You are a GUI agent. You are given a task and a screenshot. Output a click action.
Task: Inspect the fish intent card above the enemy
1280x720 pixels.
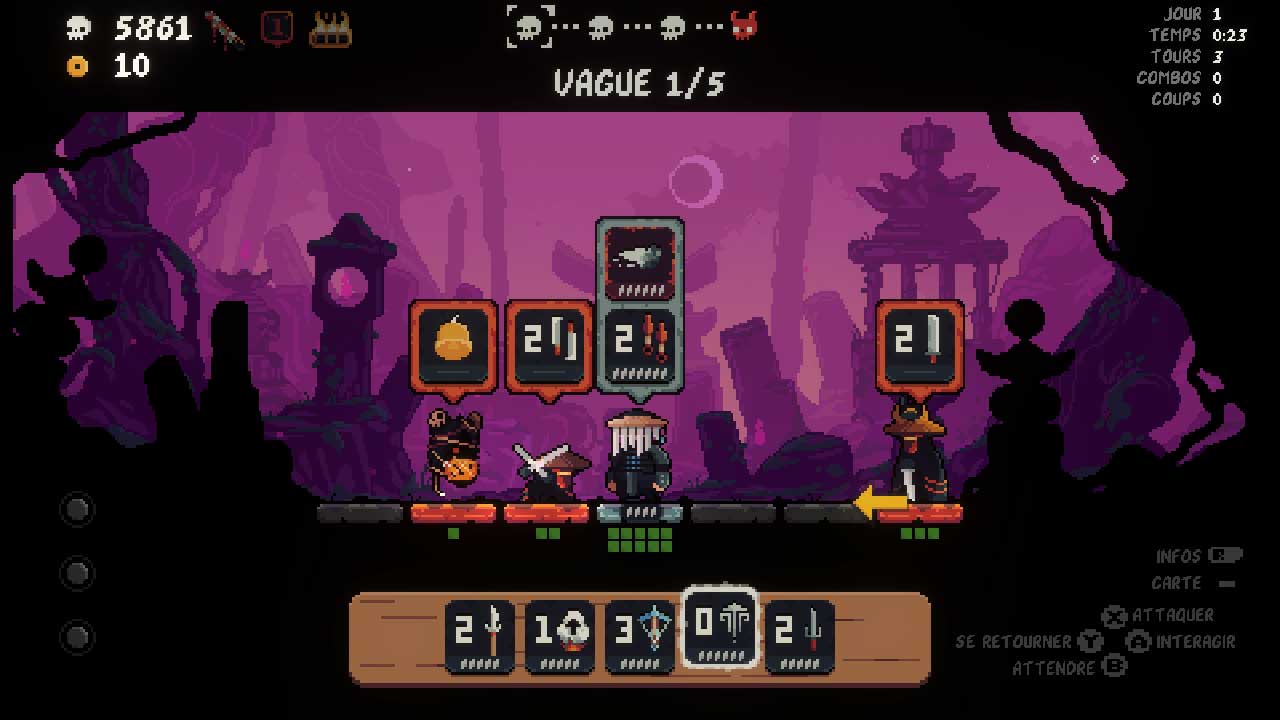click(x=639, y=260)
